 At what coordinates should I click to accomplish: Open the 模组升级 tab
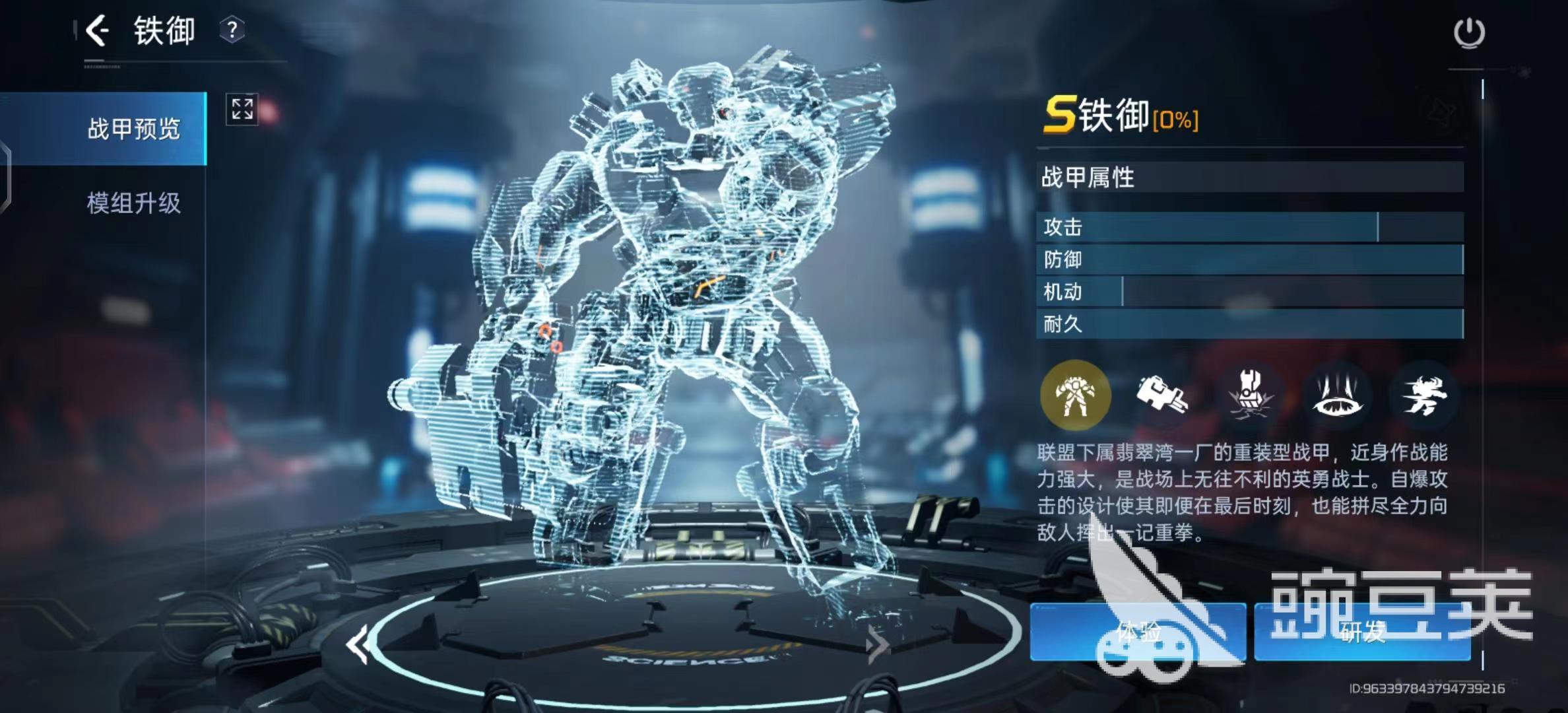[x=133, y=203]
